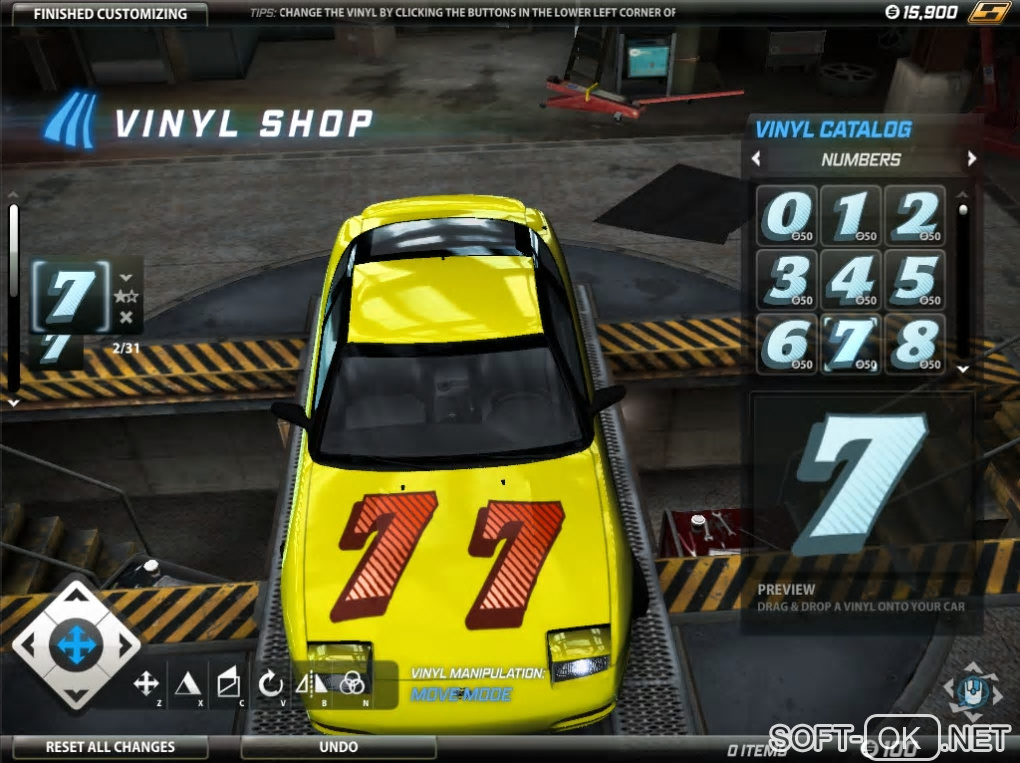Pick the number 5 vinyl
This screenshot has height=763, width=1020.
[914, 278]
